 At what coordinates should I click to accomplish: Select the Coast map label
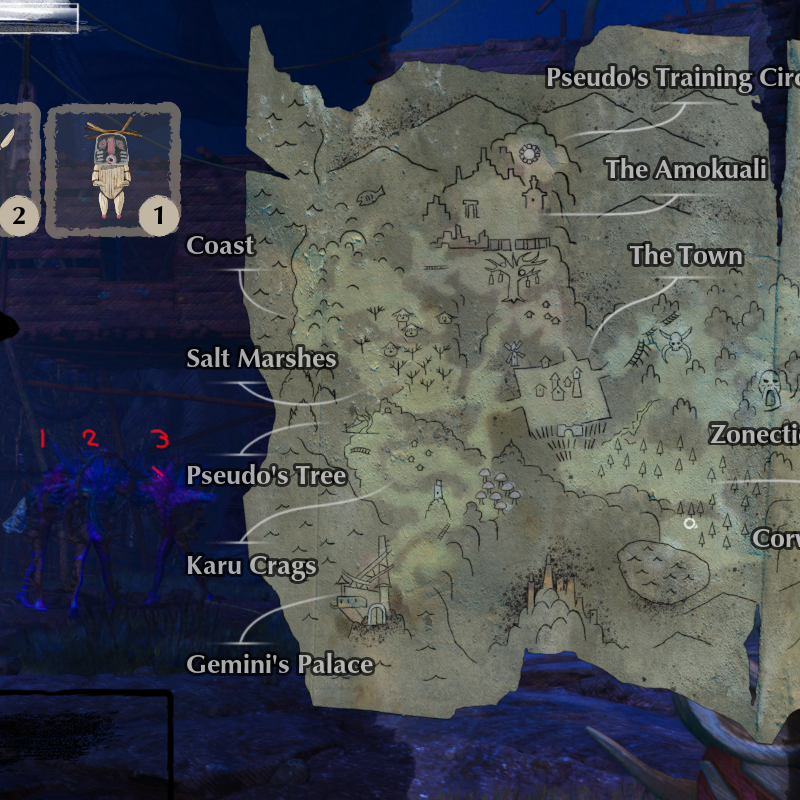(220, 246)
